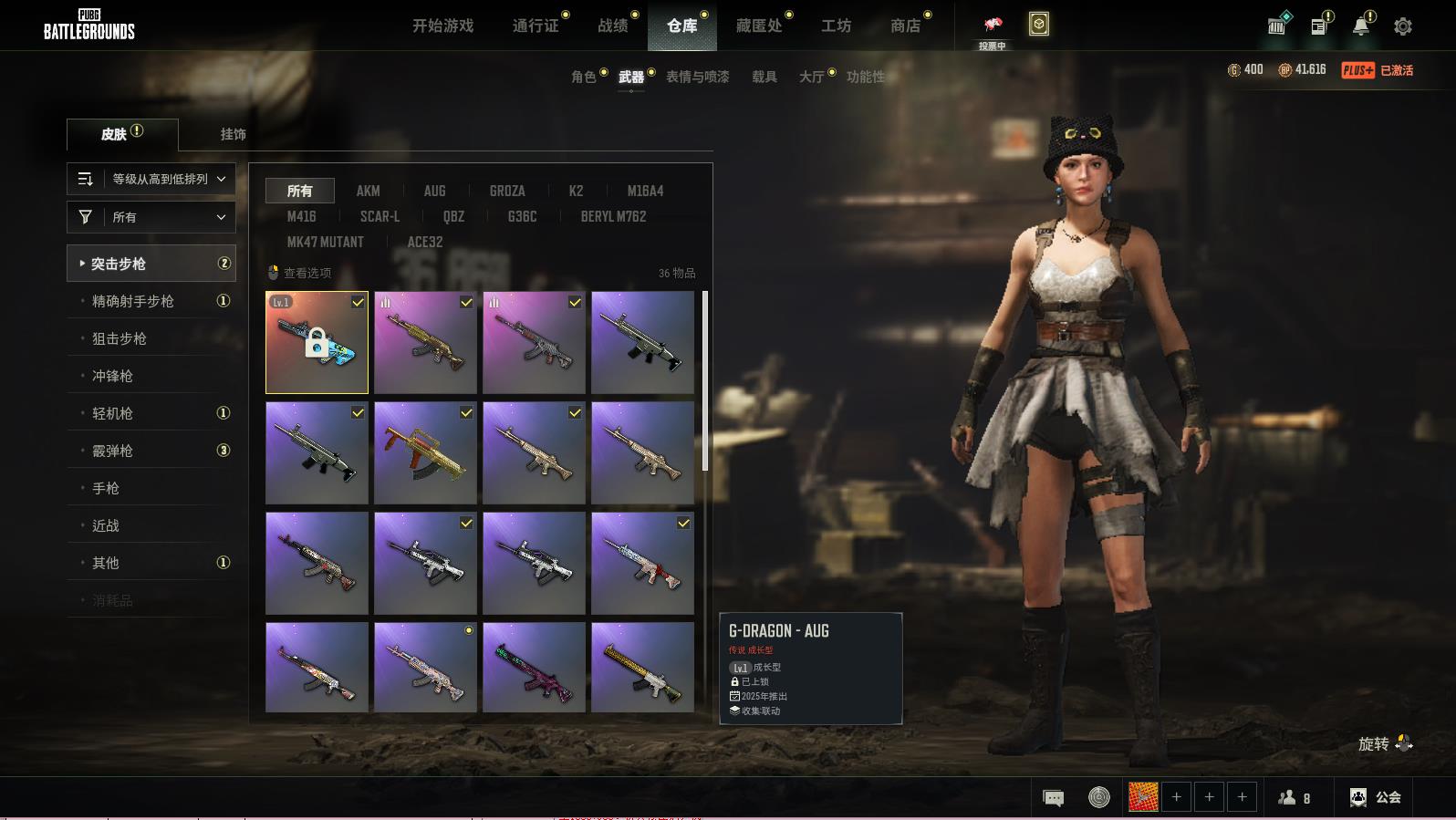Choose the 手枪 weapon category

tap(106, 488)
